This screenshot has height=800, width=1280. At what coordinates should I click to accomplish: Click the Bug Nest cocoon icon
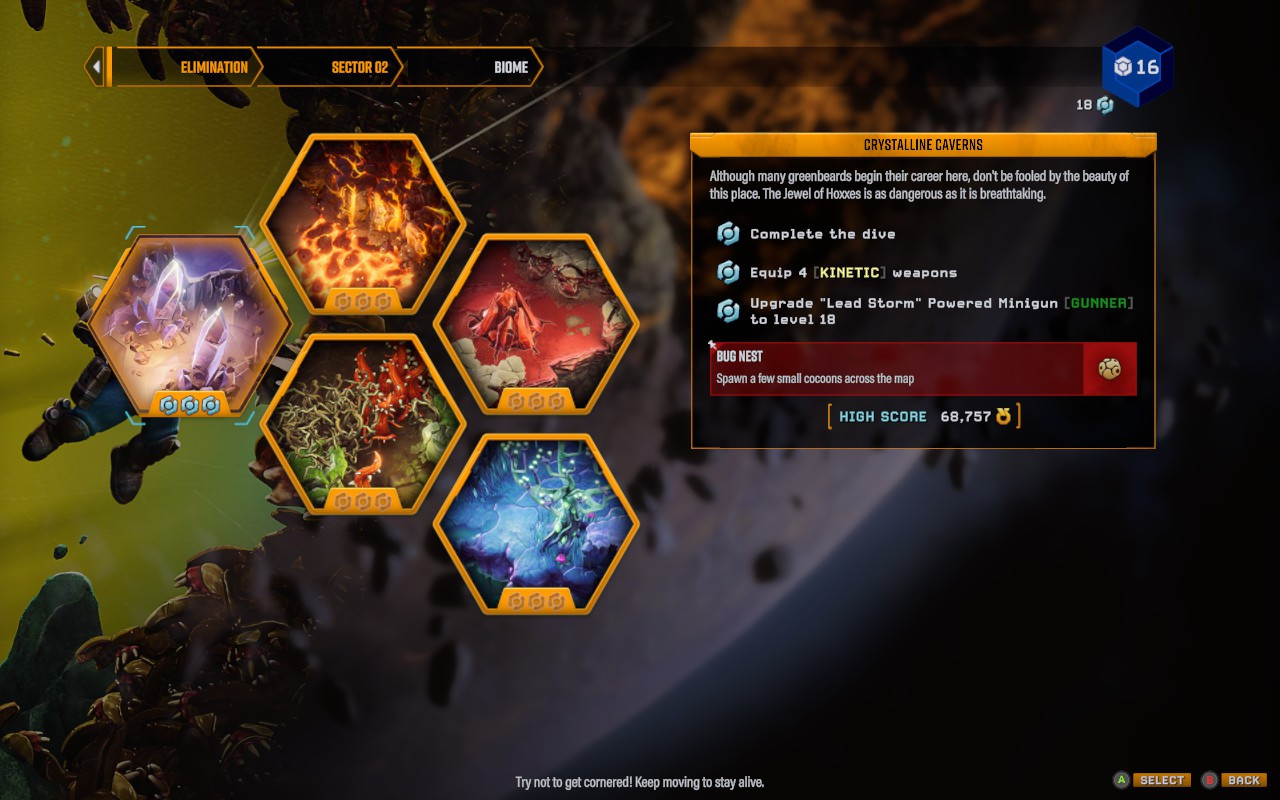point(1109,368)
